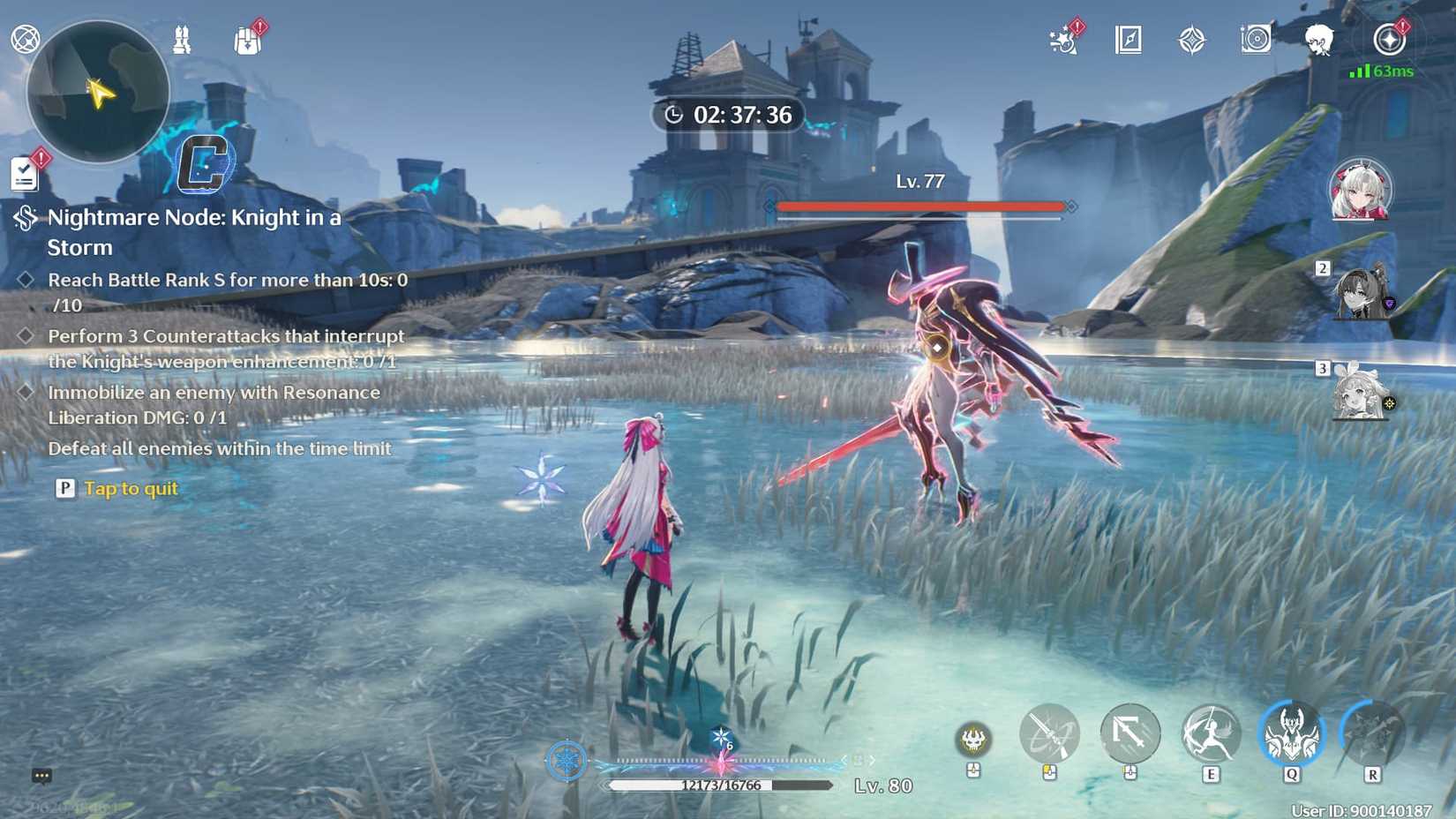Open the backpack inventory menu
Image resolution: width=1456 pixels, height=819 pixels.
coord(248,39)
